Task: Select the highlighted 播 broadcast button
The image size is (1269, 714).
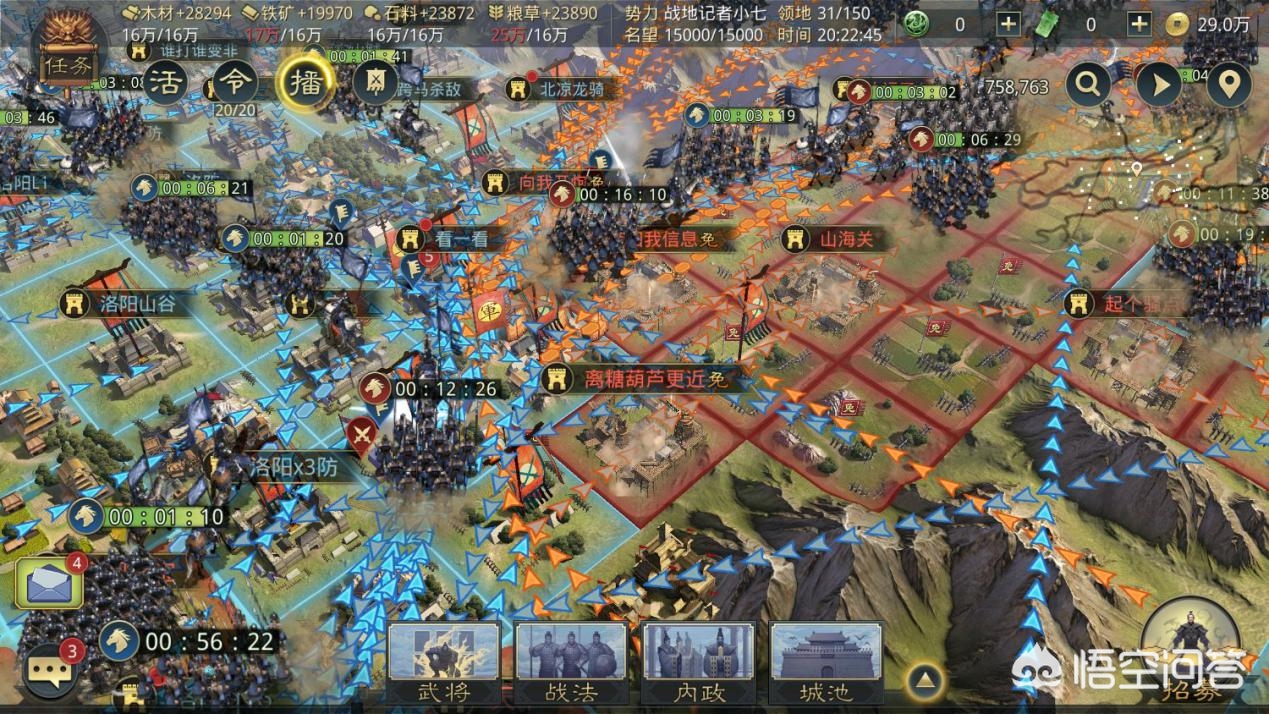Action: tap(303, 82)
